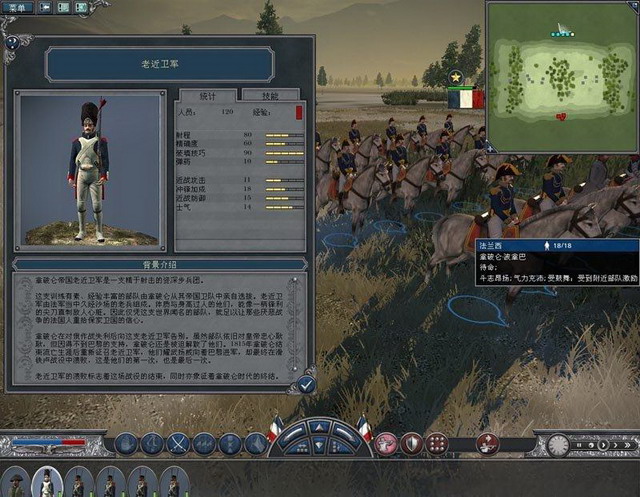This screenshot has width=640, height=497.
Task: Click the up arrow on movement dial
Action: click(x=319, y=428)
